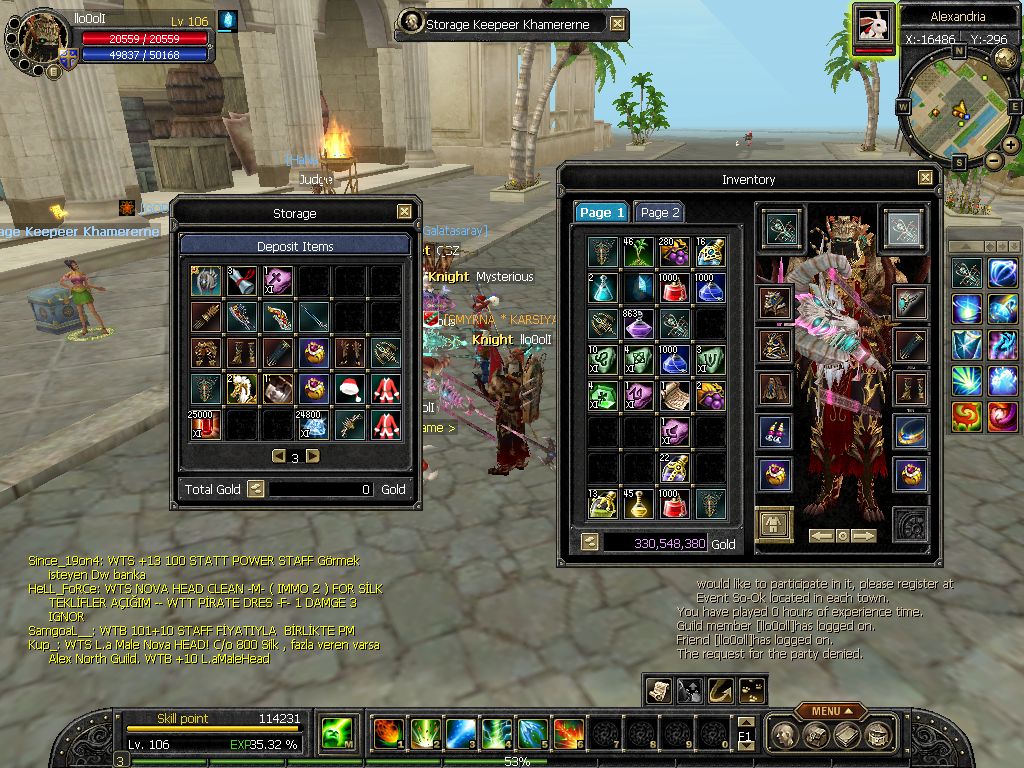1024x768 pixels.
Task: Select the Santa hat in storage
Action: [x=348, y=388]
